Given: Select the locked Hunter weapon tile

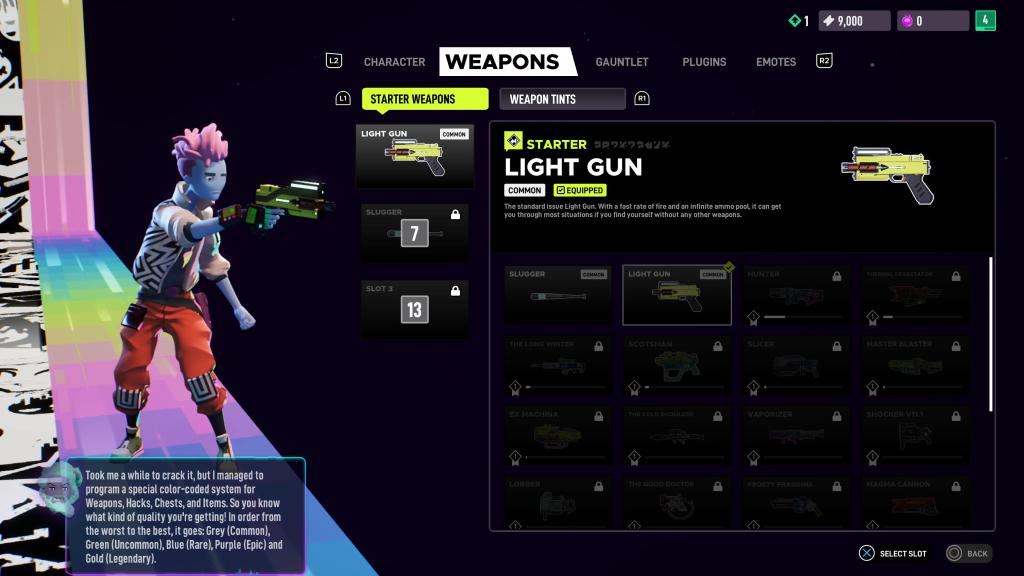Looking at the screenshot, I should click(x=795, y=295).
